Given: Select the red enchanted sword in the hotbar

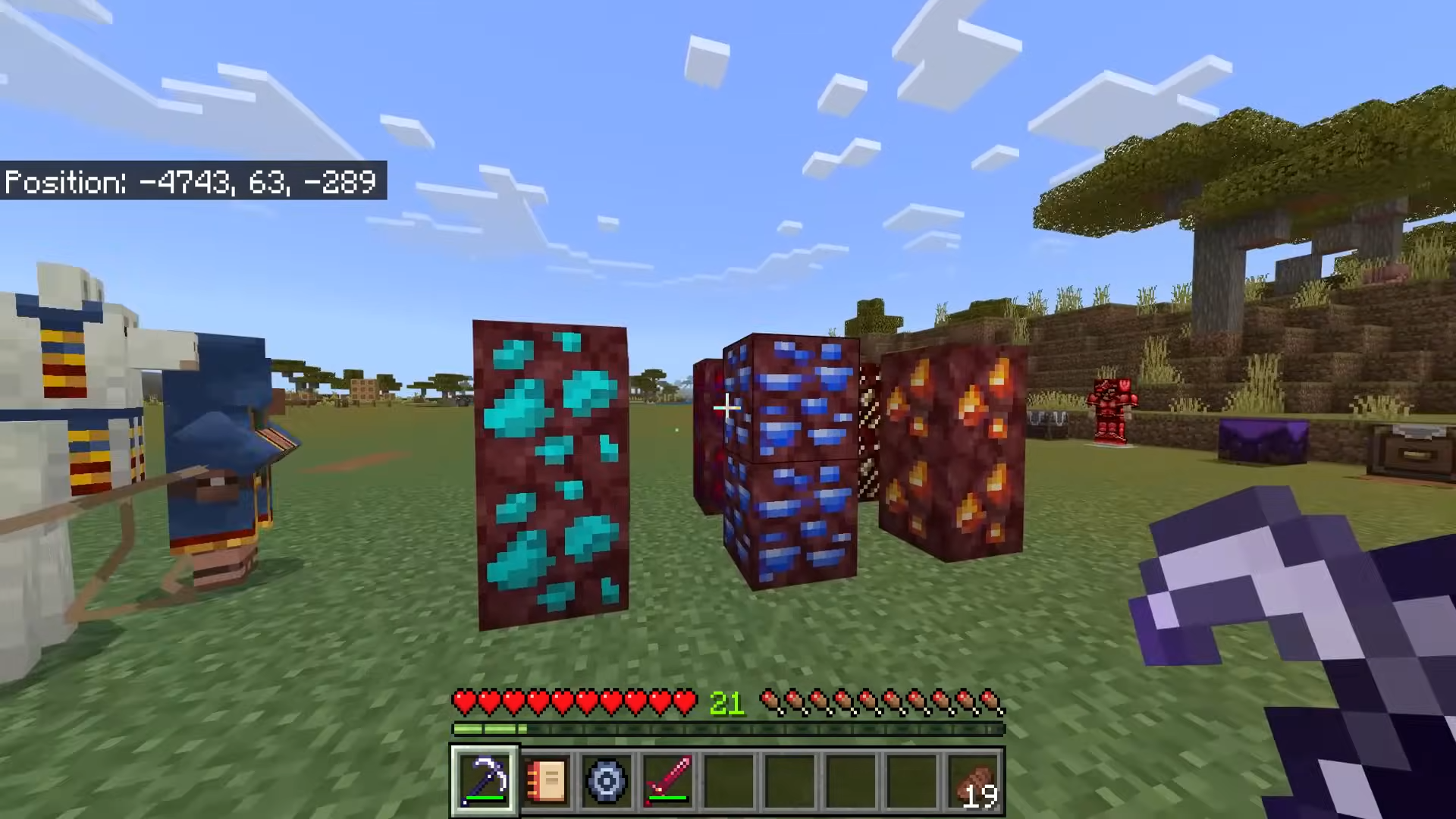Looking at the screenshot, I should pyautogui.click(x=667, y=781).
